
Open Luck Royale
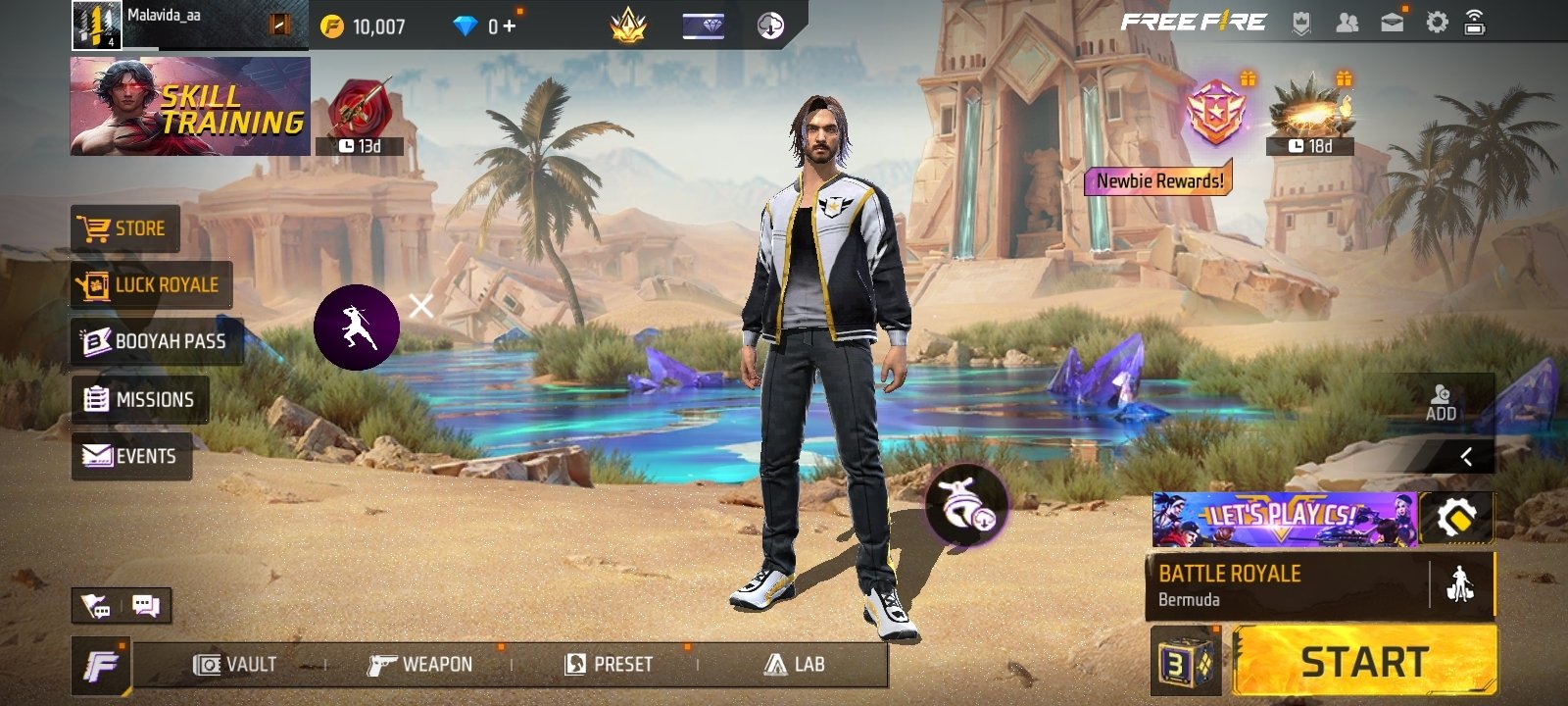[151, 285]
